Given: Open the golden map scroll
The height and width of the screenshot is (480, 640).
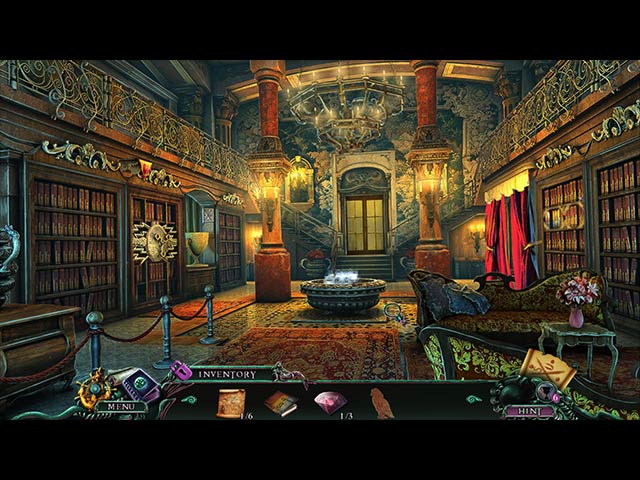Looking at the screenshot, I should pyautogui.click(x=548, y=369).
